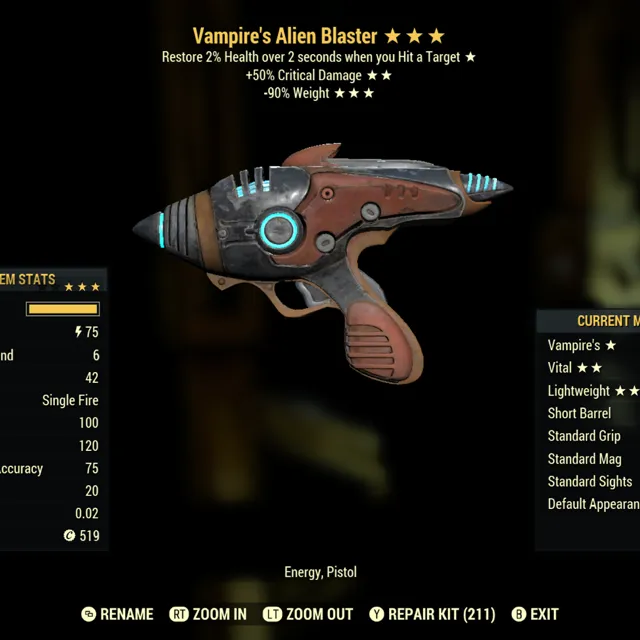
Task: Choose the Lightweight mod row
Action: click(592, 391)
